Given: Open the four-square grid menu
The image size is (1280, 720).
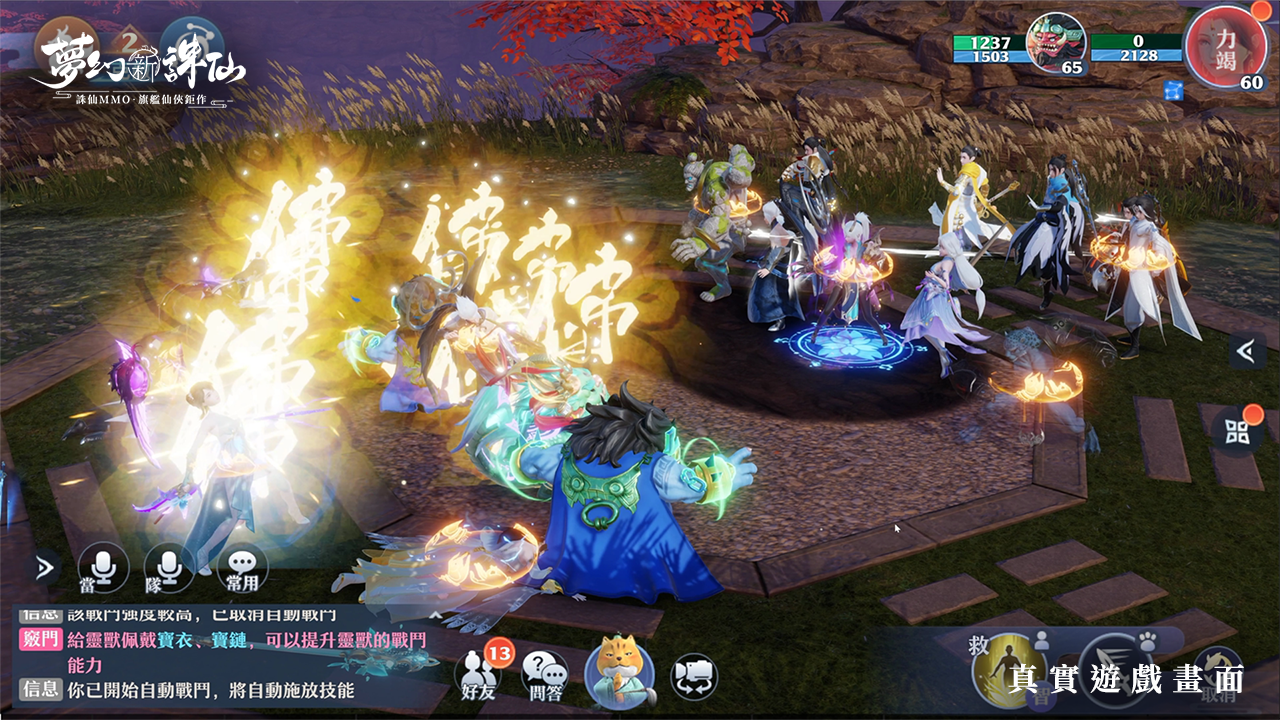Looking at the screenshot, I should pos(1238,431).
